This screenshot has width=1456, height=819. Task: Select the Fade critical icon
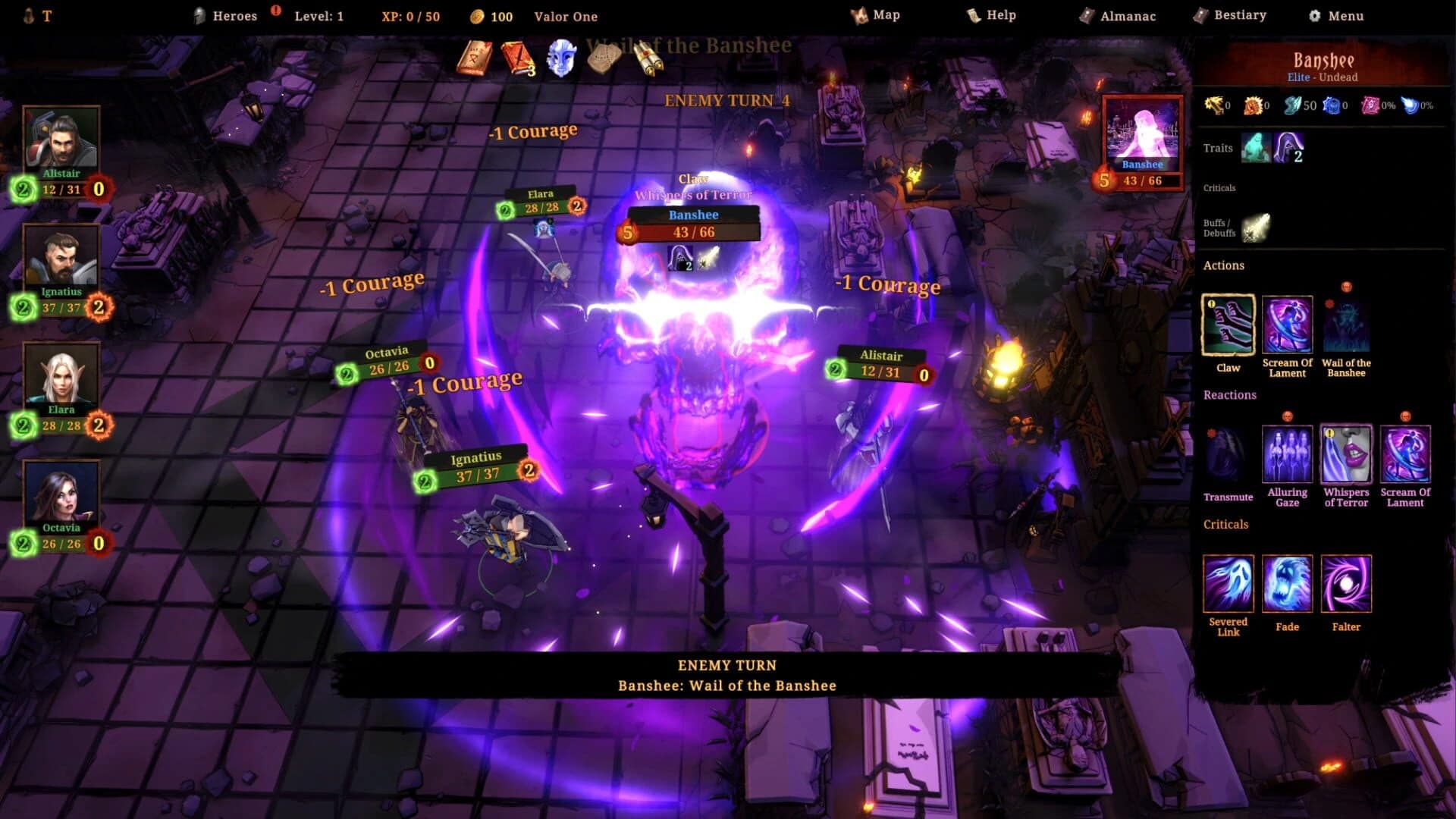[1287, 584]
